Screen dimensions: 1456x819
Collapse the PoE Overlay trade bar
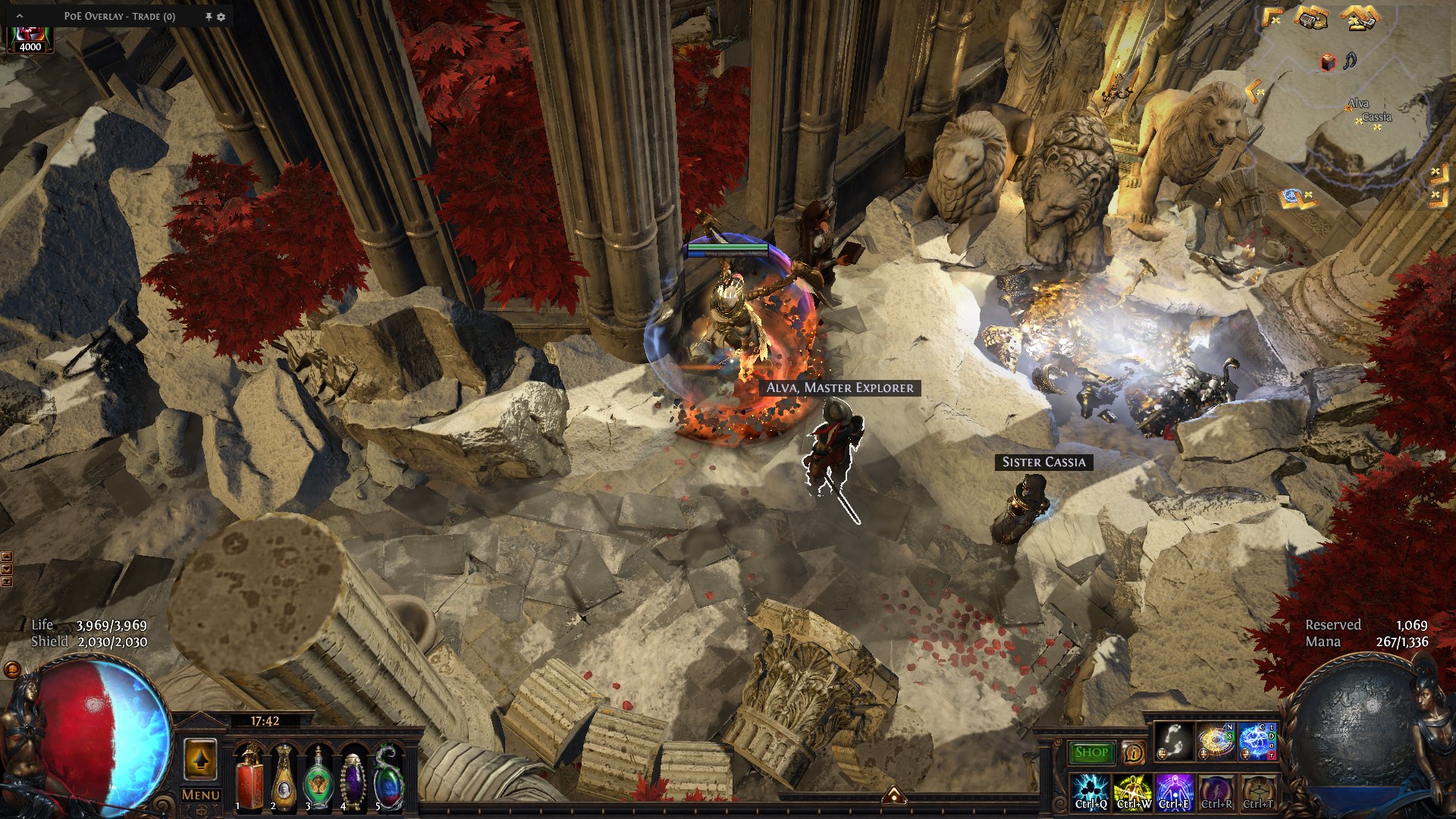click(20, 16)
